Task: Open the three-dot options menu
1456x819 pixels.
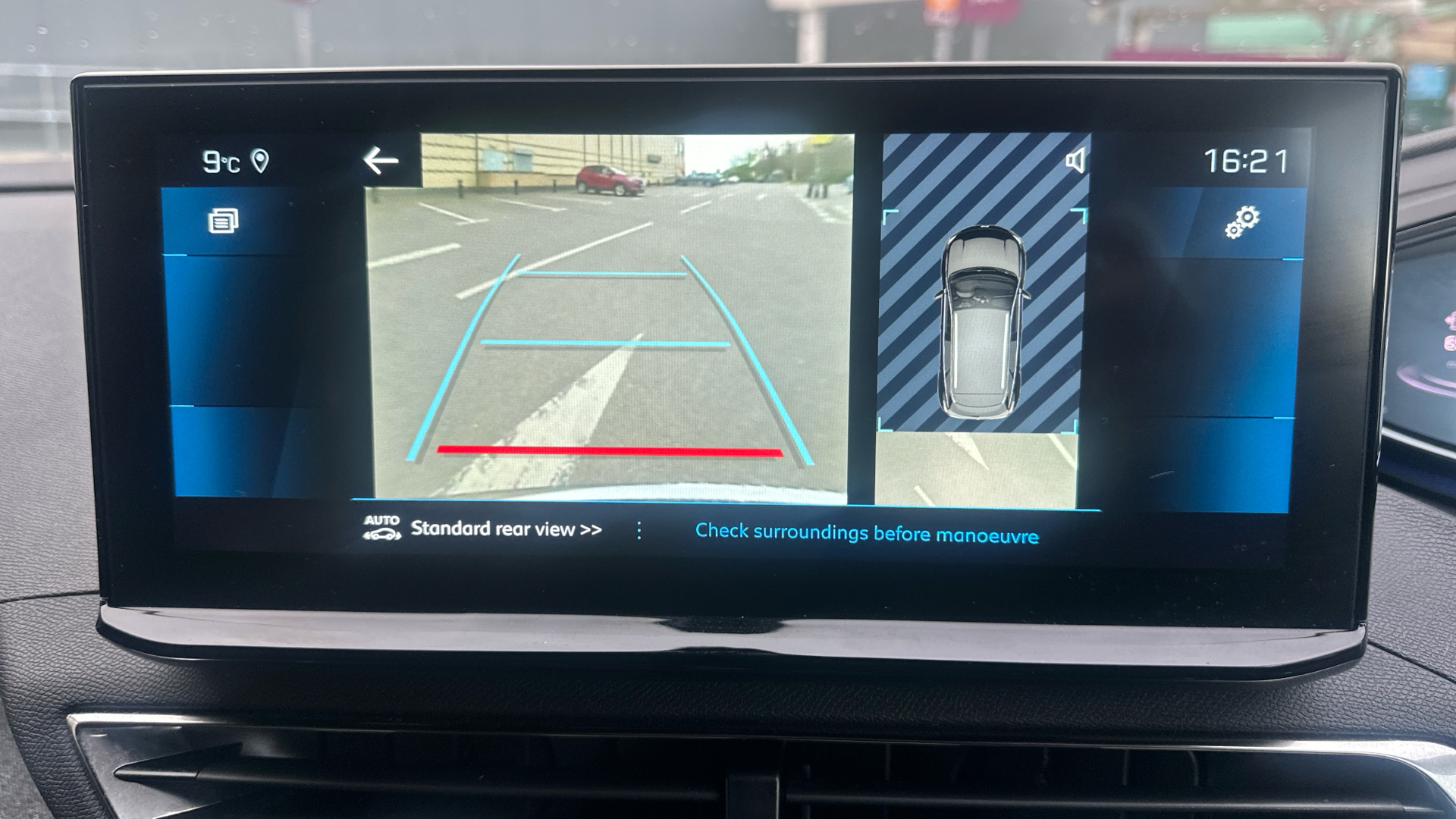Action: (x=639, y=531)
